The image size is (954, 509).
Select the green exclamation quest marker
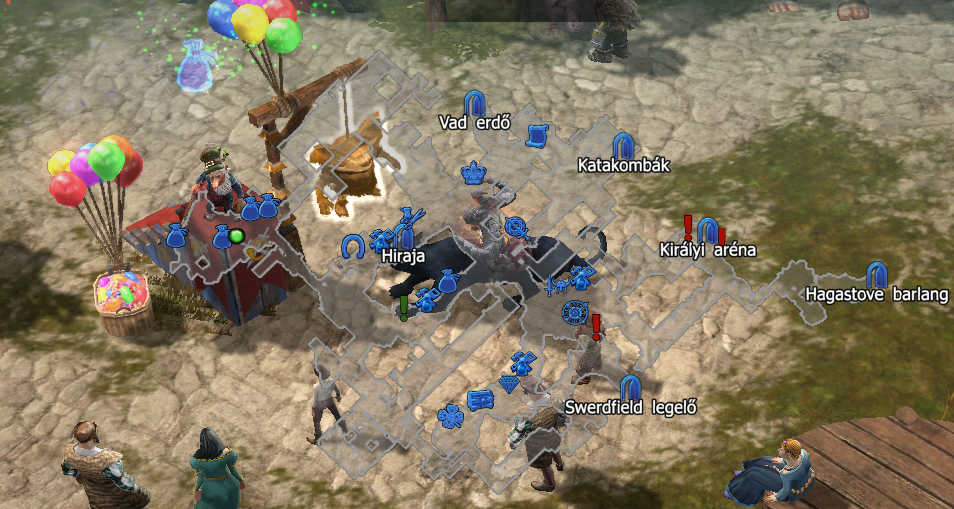(404, 307)
